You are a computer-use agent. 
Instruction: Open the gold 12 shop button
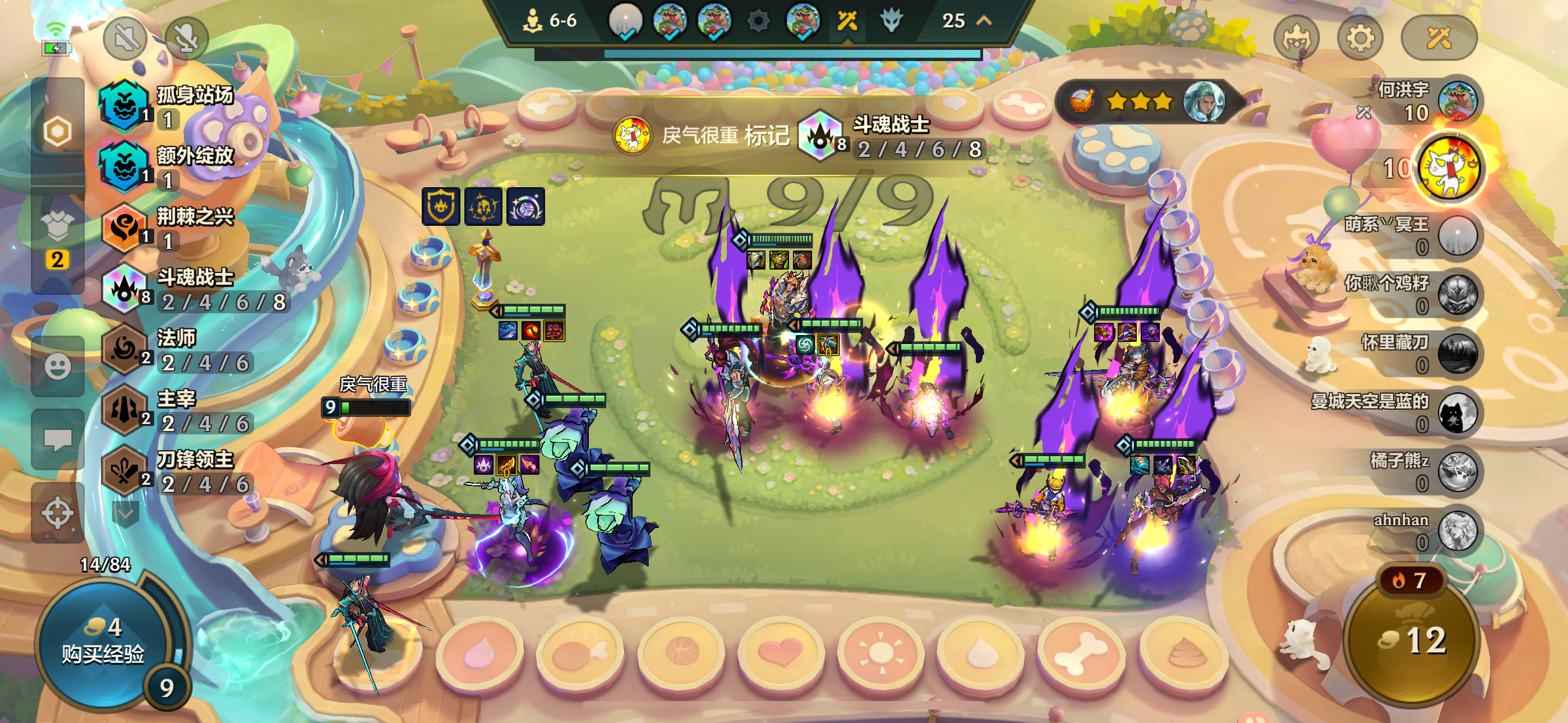point(1412,640)
